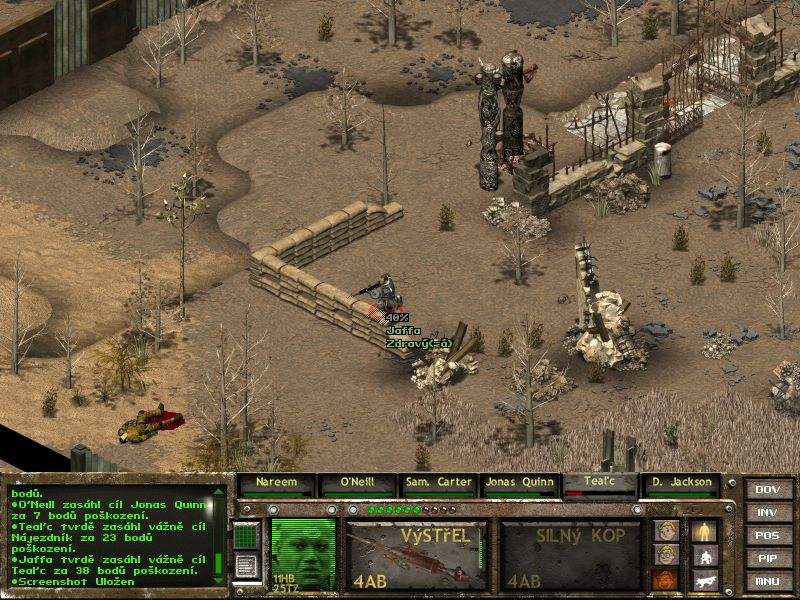
Task: Set stance to standing figure icon
Action: tap(704, 530)
